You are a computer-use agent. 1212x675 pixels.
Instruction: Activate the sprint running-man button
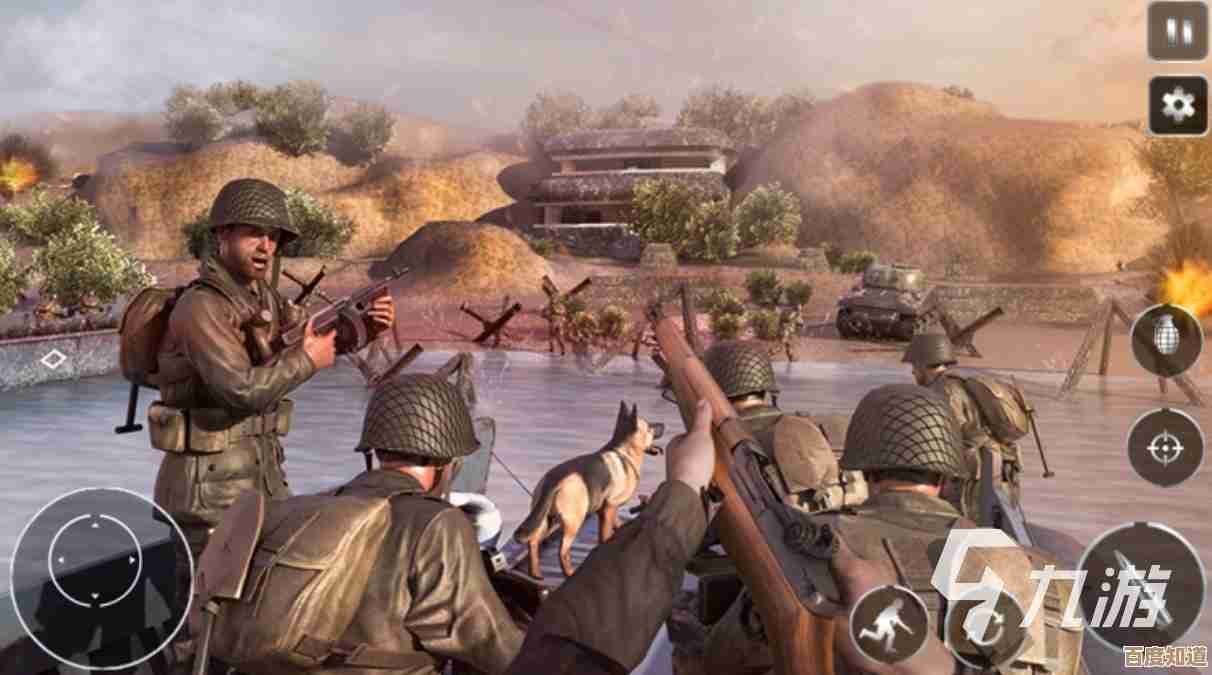click(x=889, y=625)
